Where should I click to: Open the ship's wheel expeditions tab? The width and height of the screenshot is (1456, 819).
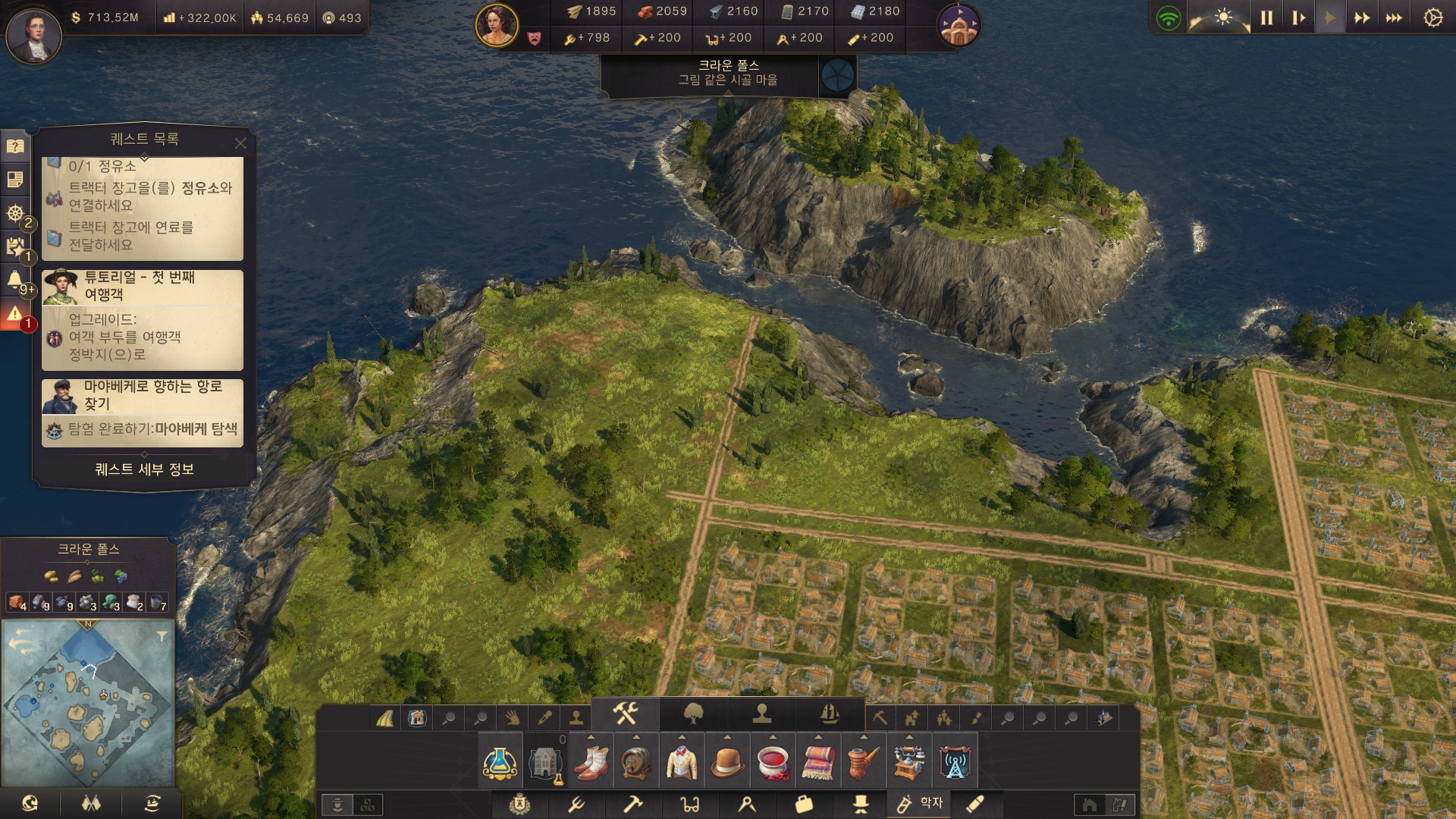(x=14, y=213)
